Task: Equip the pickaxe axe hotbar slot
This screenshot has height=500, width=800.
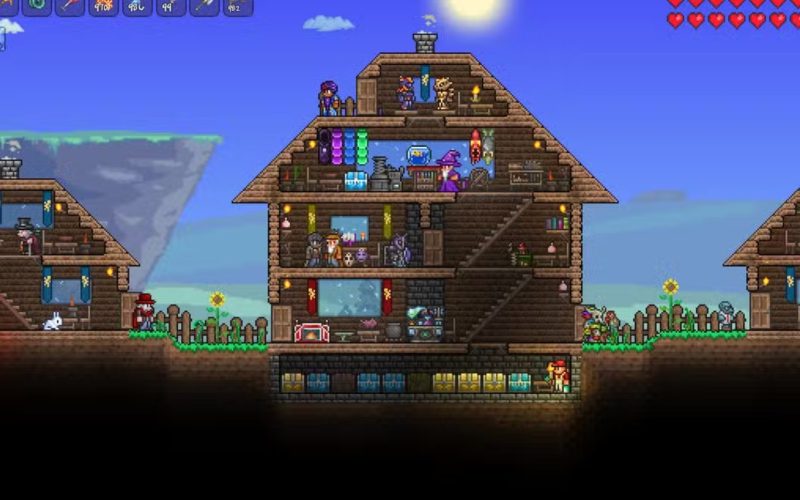Action: tap(205, 6)
